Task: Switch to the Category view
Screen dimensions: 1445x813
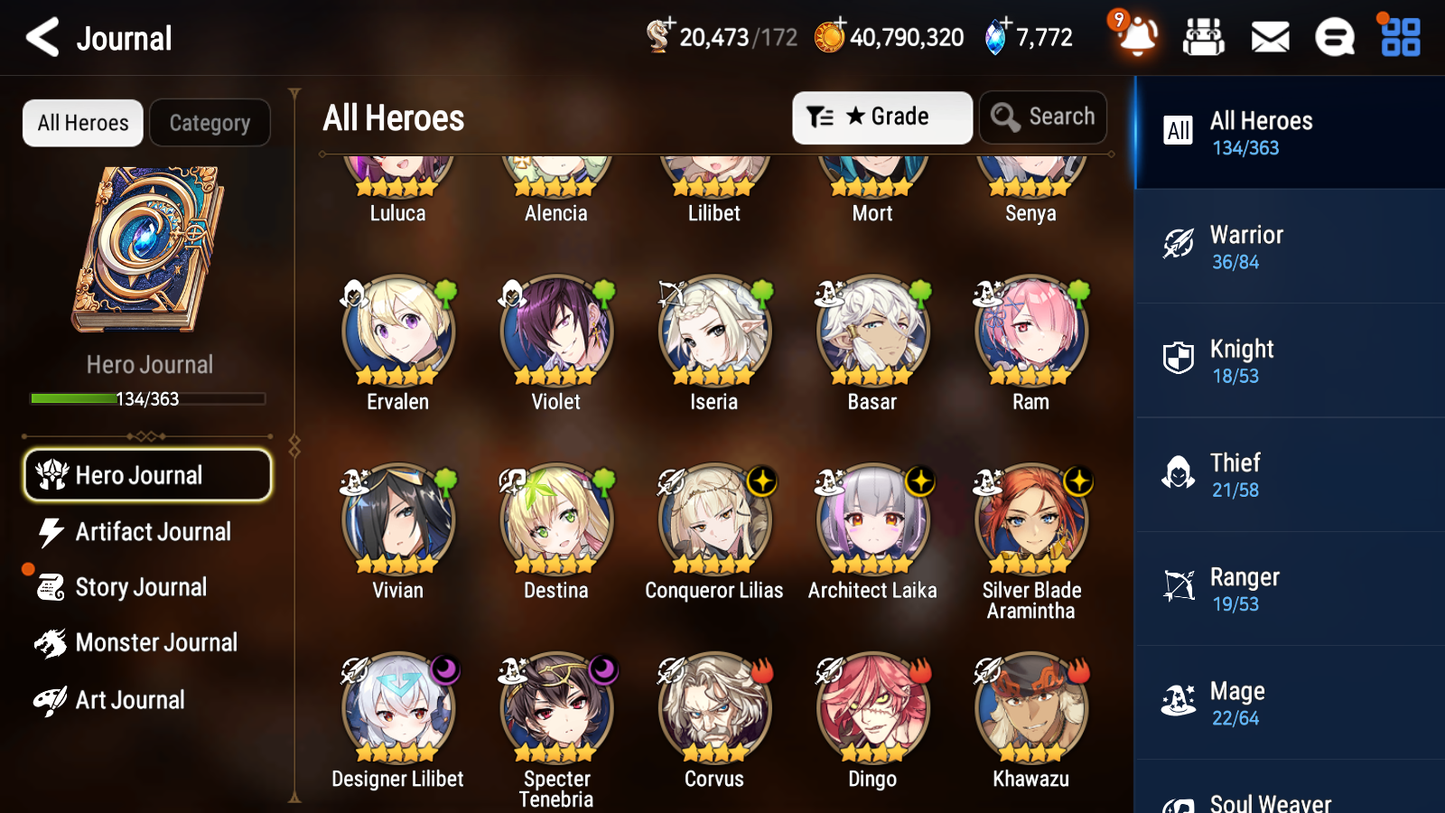Action: [210, 122]
